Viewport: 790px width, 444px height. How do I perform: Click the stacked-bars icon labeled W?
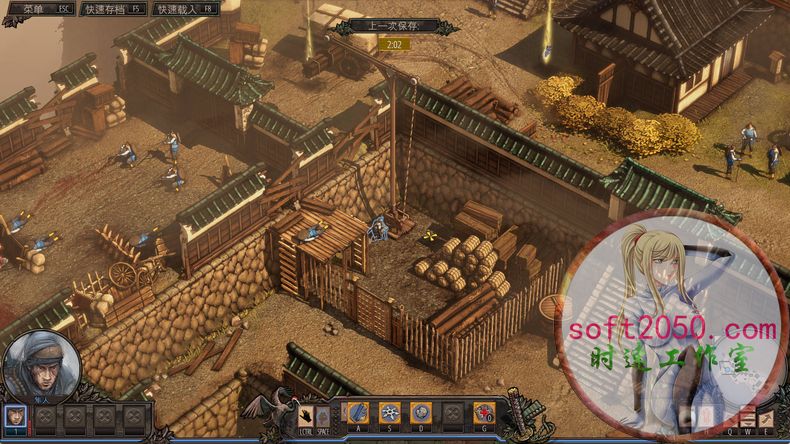746,418
